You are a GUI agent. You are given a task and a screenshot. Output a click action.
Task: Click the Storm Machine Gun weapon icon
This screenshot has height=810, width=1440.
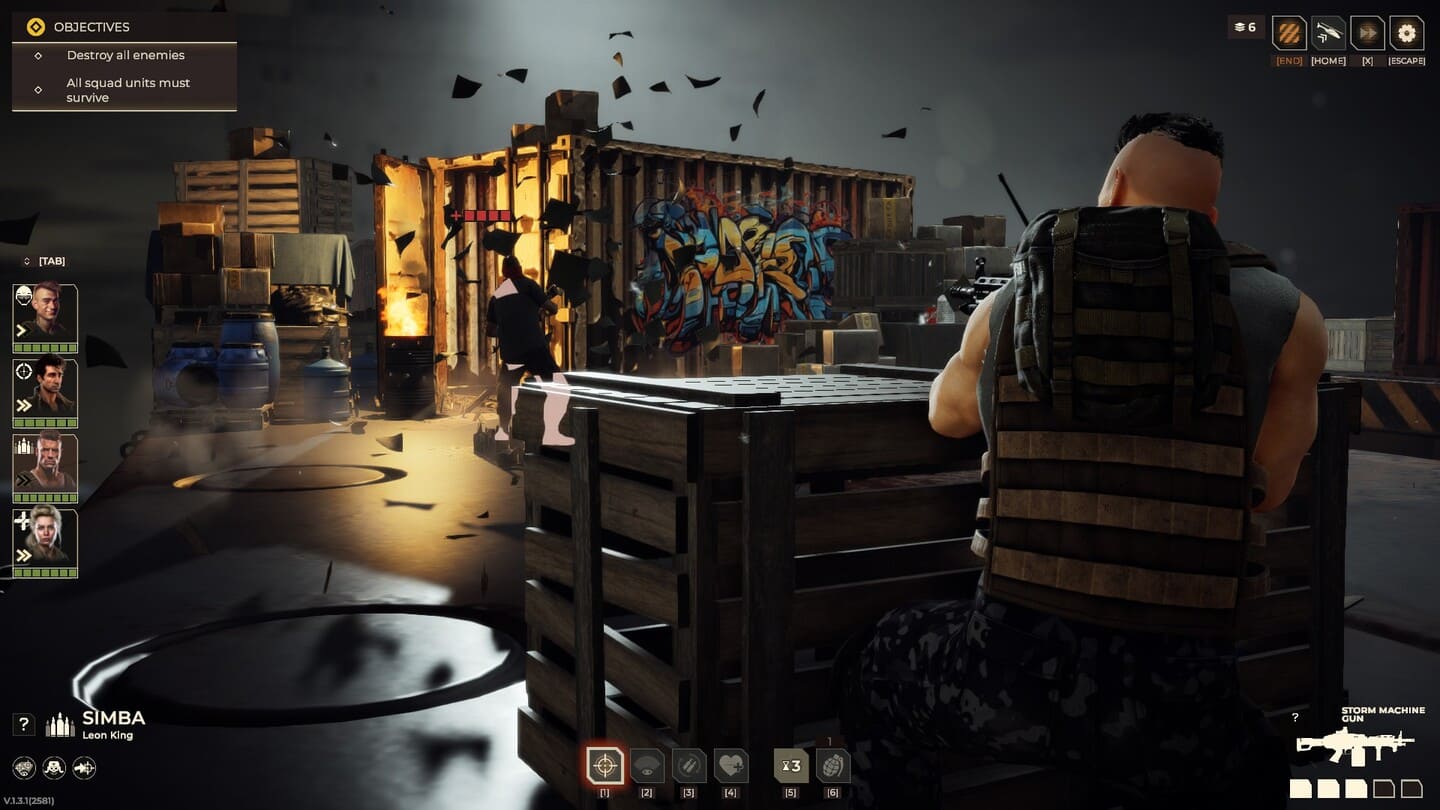[1355, 744]
